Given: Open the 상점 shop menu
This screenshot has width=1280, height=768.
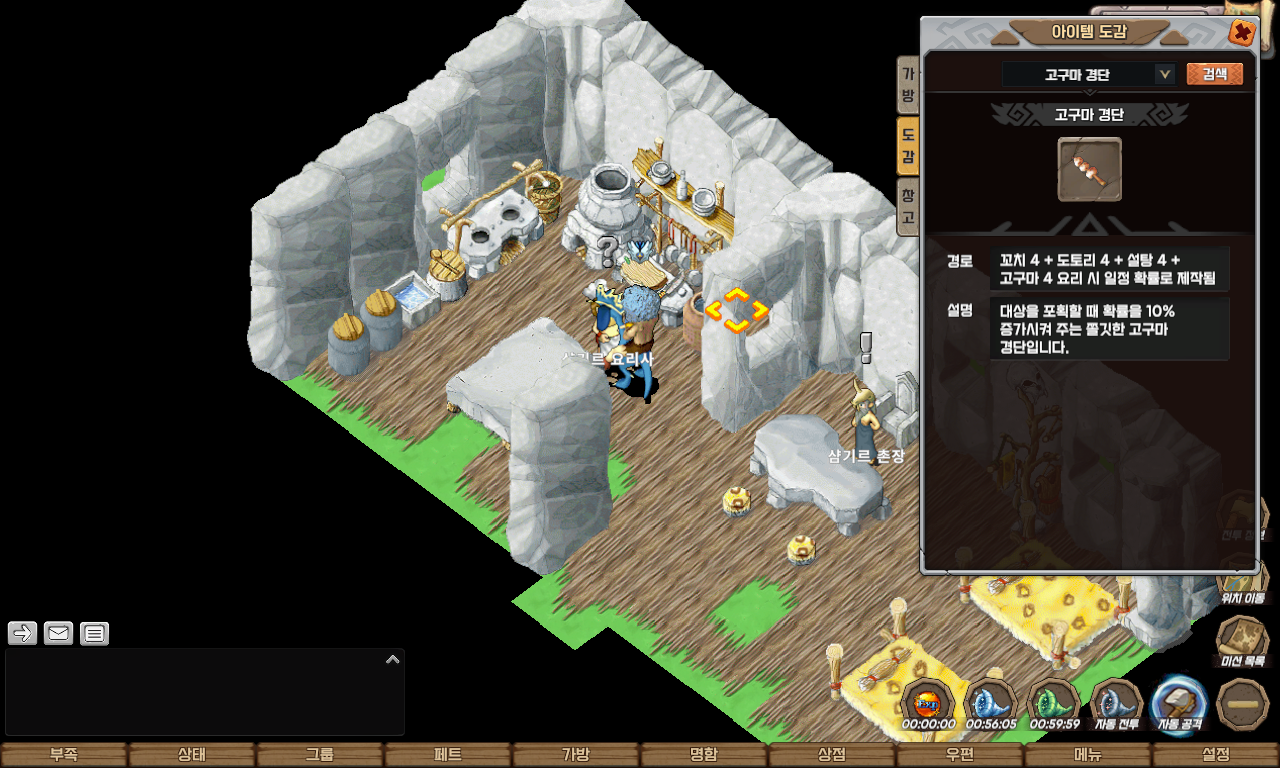Looking at the screenshot, I should click(832, 755).
